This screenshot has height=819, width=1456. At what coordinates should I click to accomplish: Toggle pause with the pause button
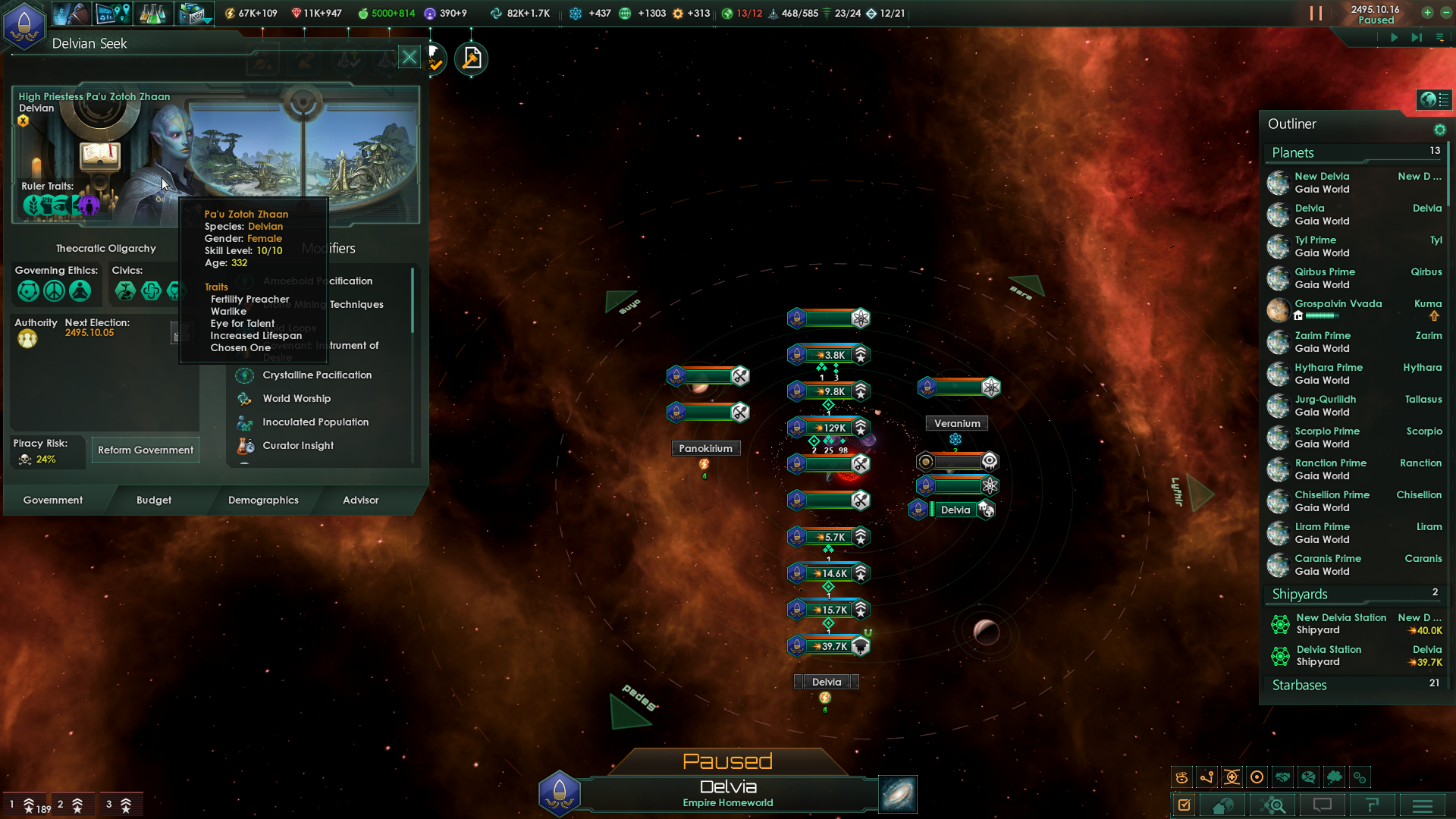(1316, 13)
